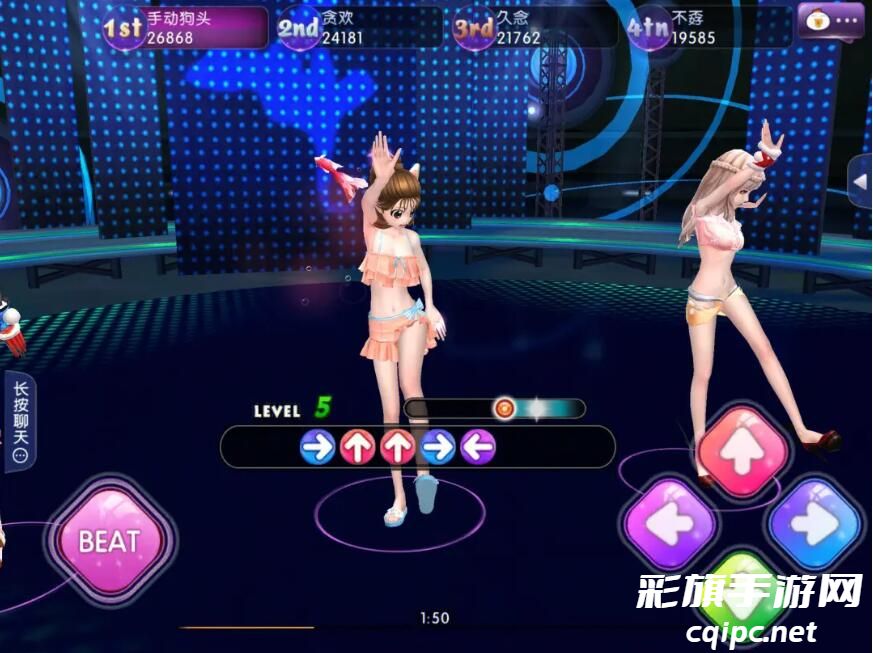The width and height of the screenshot is (873, 653).
Task: Select 2nd place player 贪欢
Action: coord(358,28)
